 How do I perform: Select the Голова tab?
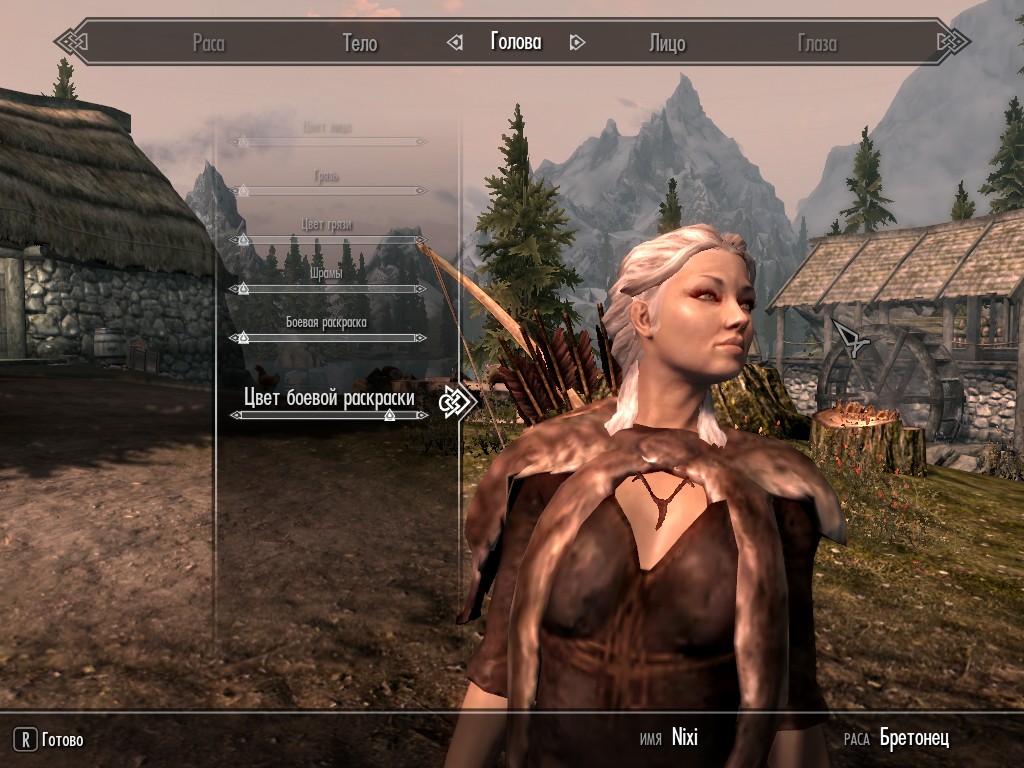pos(515,42)
